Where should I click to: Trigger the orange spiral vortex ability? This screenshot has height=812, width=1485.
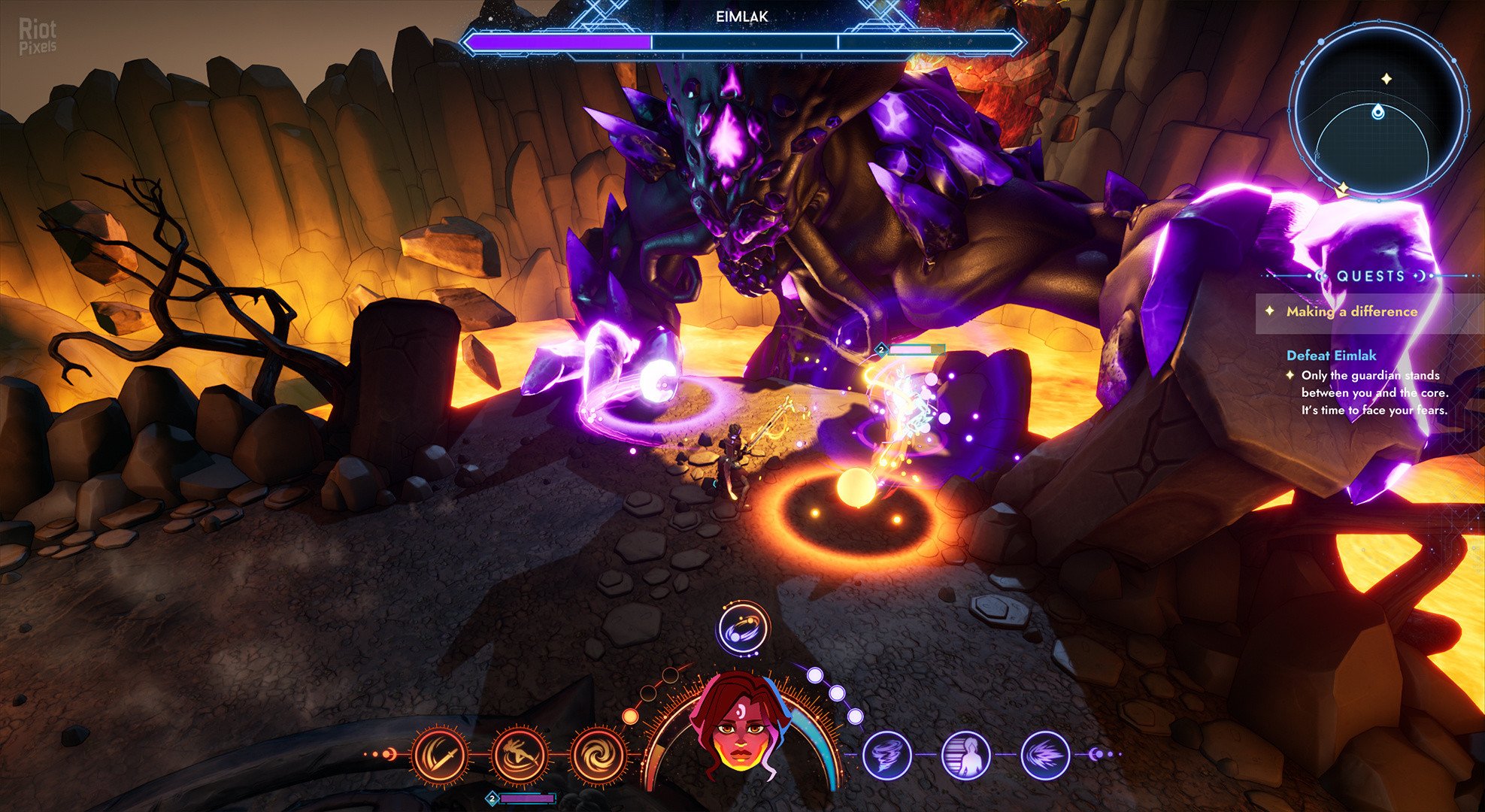pos(598,754)
